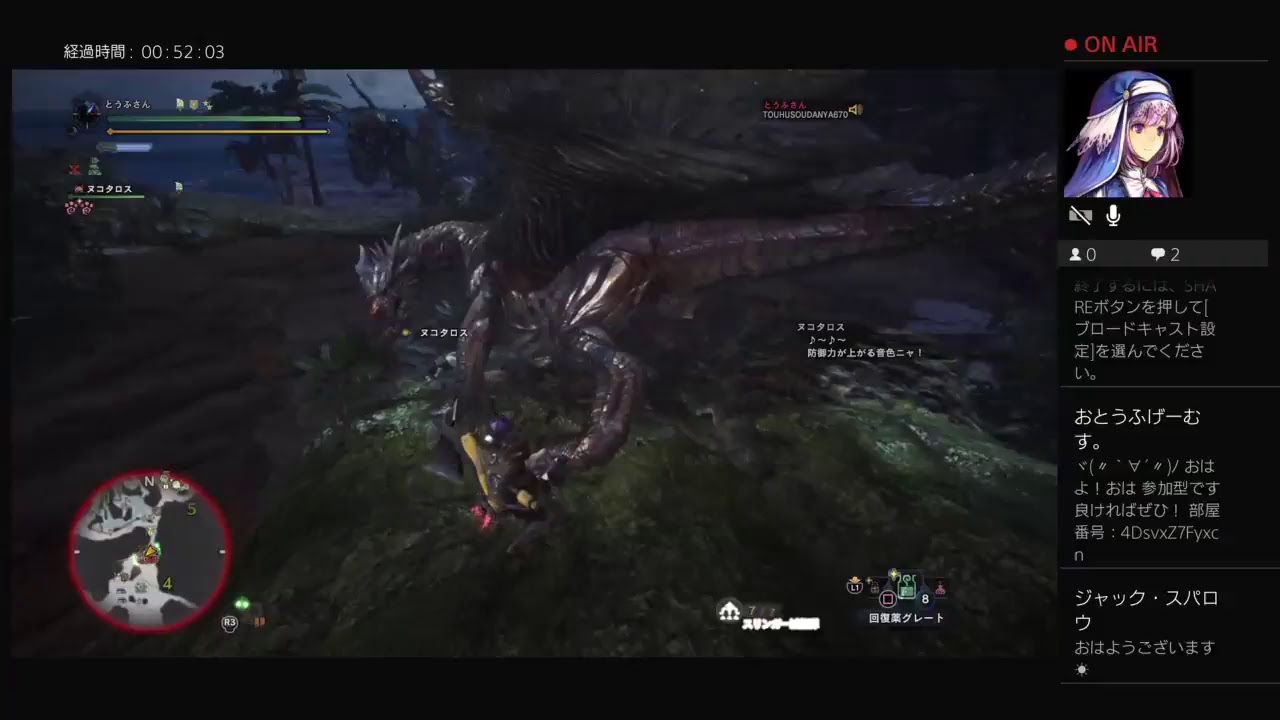Select the 回復薬グレート potion in the item bar
The height and width of the screenshot is (720, 1280).
coord(906,586)
